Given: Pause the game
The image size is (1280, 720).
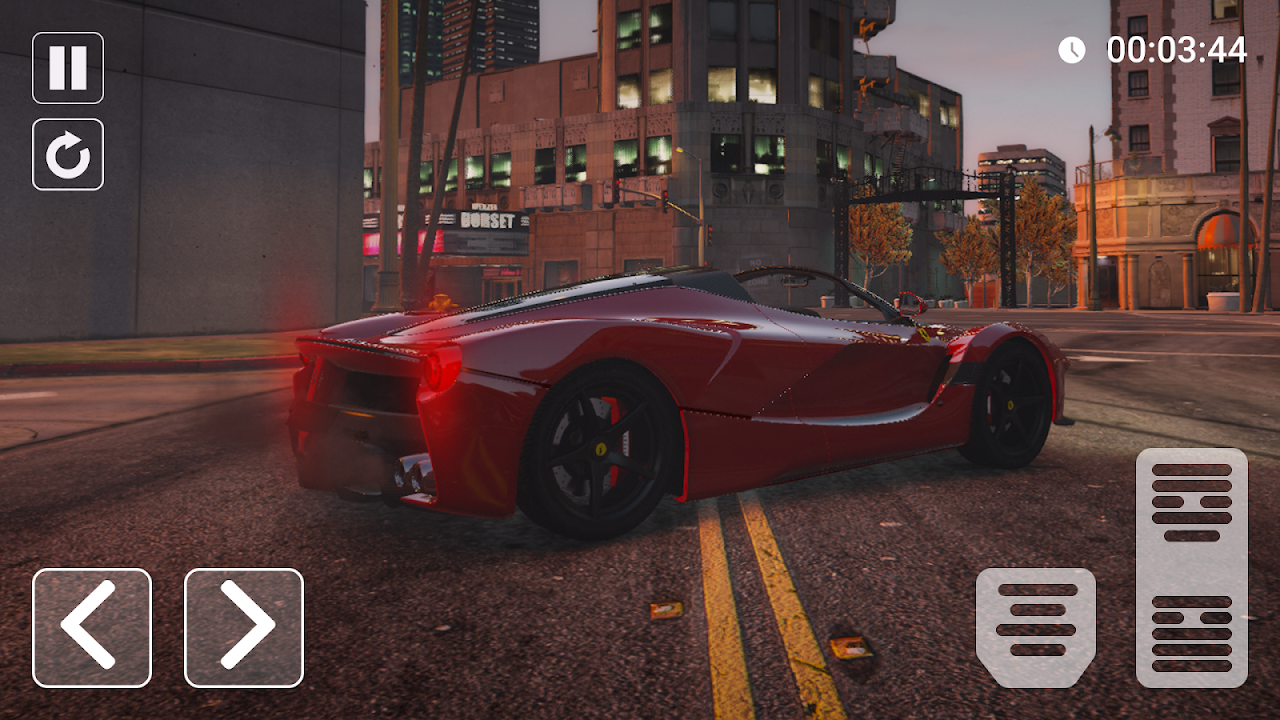Looking at the screenshot, I should click(68, 68).
